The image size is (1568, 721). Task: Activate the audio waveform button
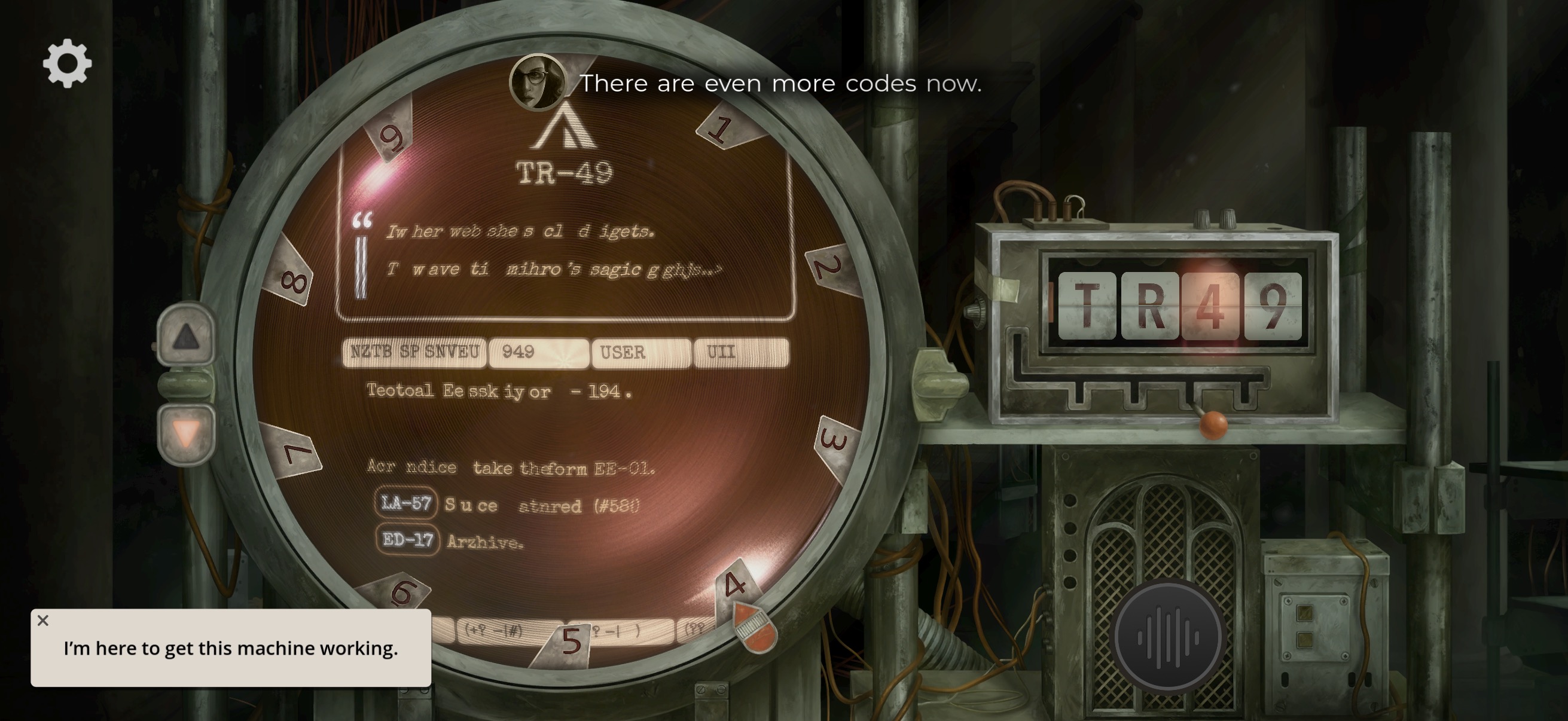tap(1167, 638)
